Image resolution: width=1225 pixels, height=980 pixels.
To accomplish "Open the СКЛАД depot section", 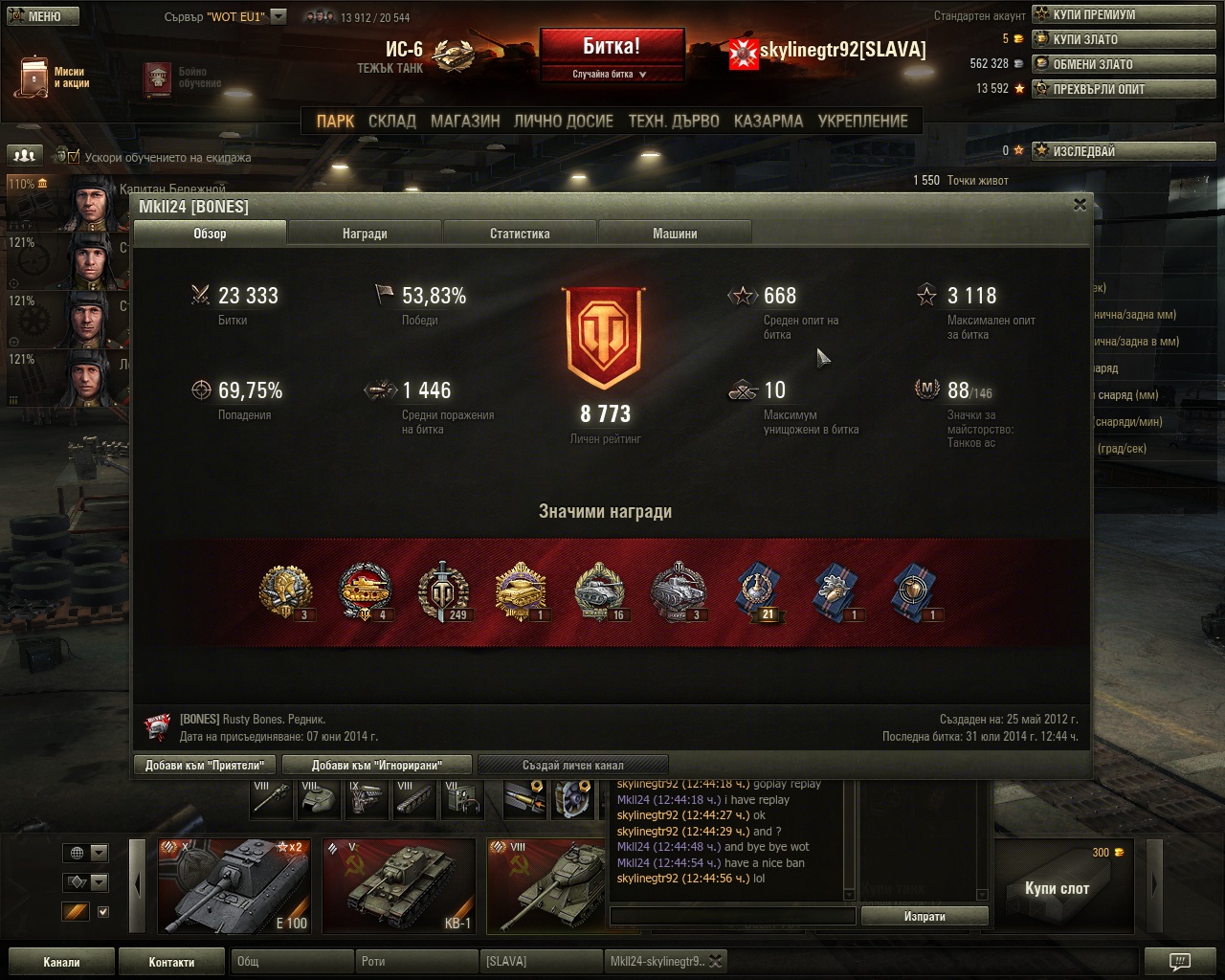I will click(x=391, y=122).
